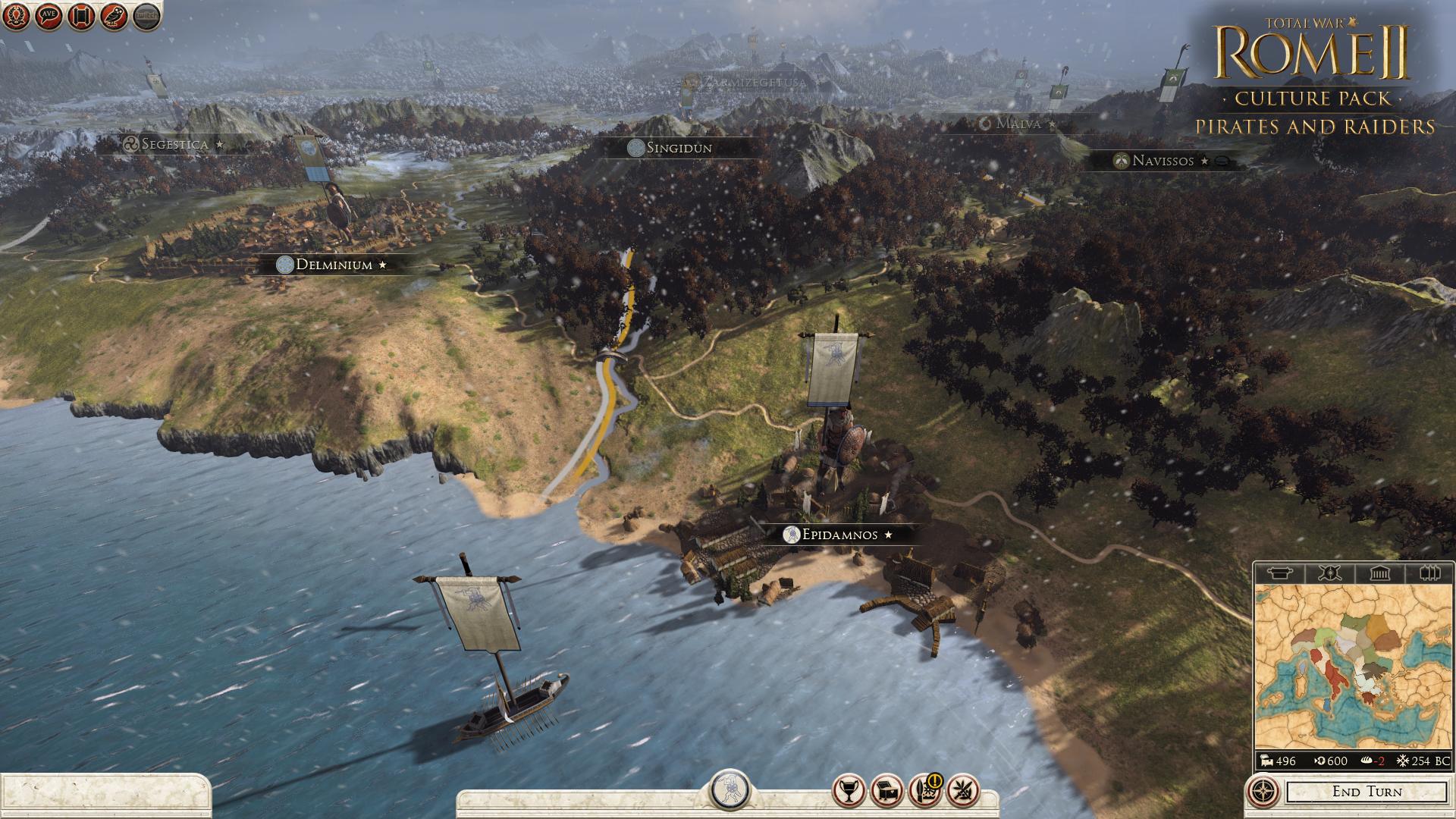Select the crossed swords shield minimap tab
Viewport: 1456px width, 819px height.
tap(1329, 573)
